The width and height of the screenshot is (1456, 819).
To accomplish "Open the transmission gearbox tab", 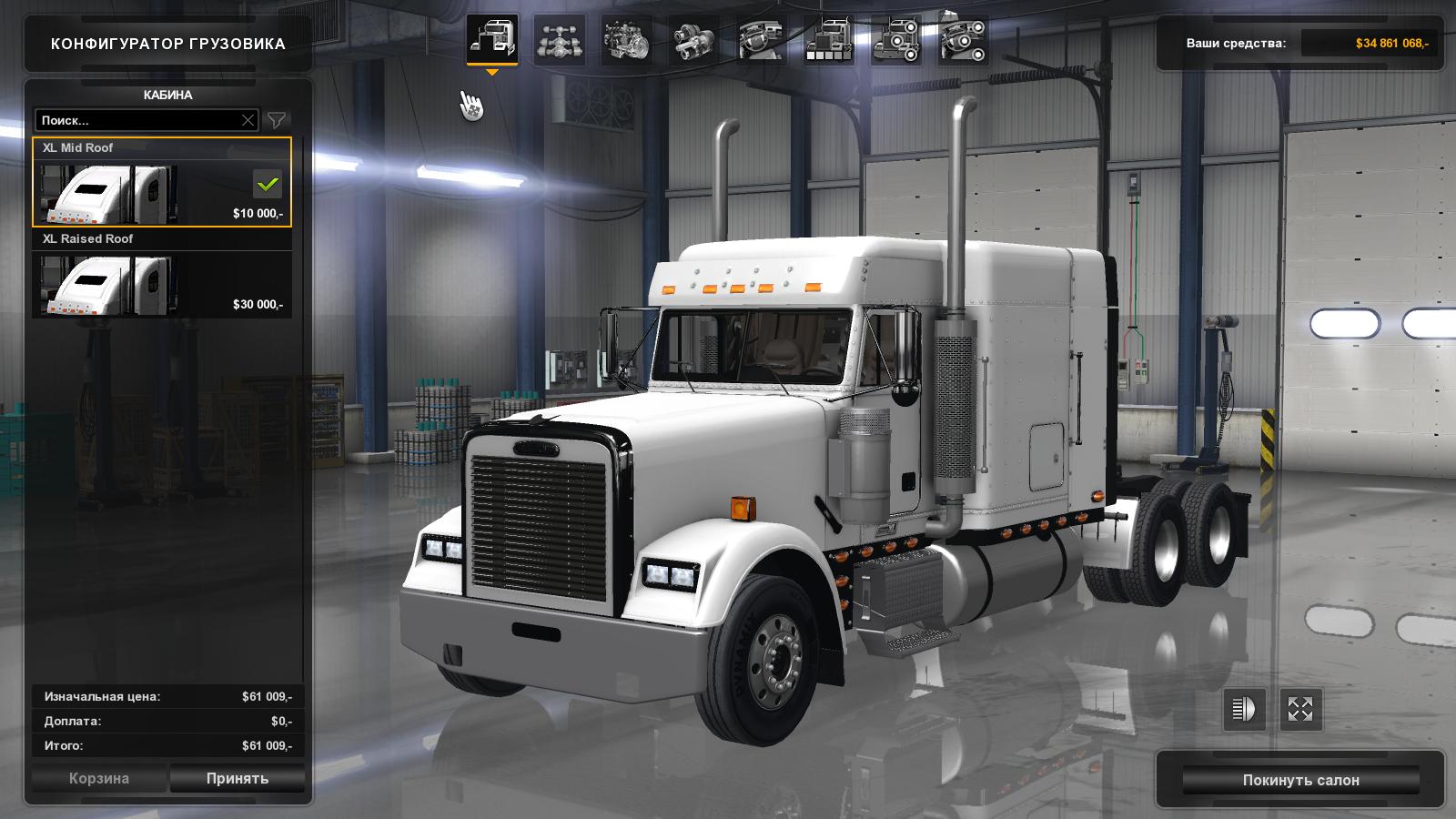I will (694, 40).
